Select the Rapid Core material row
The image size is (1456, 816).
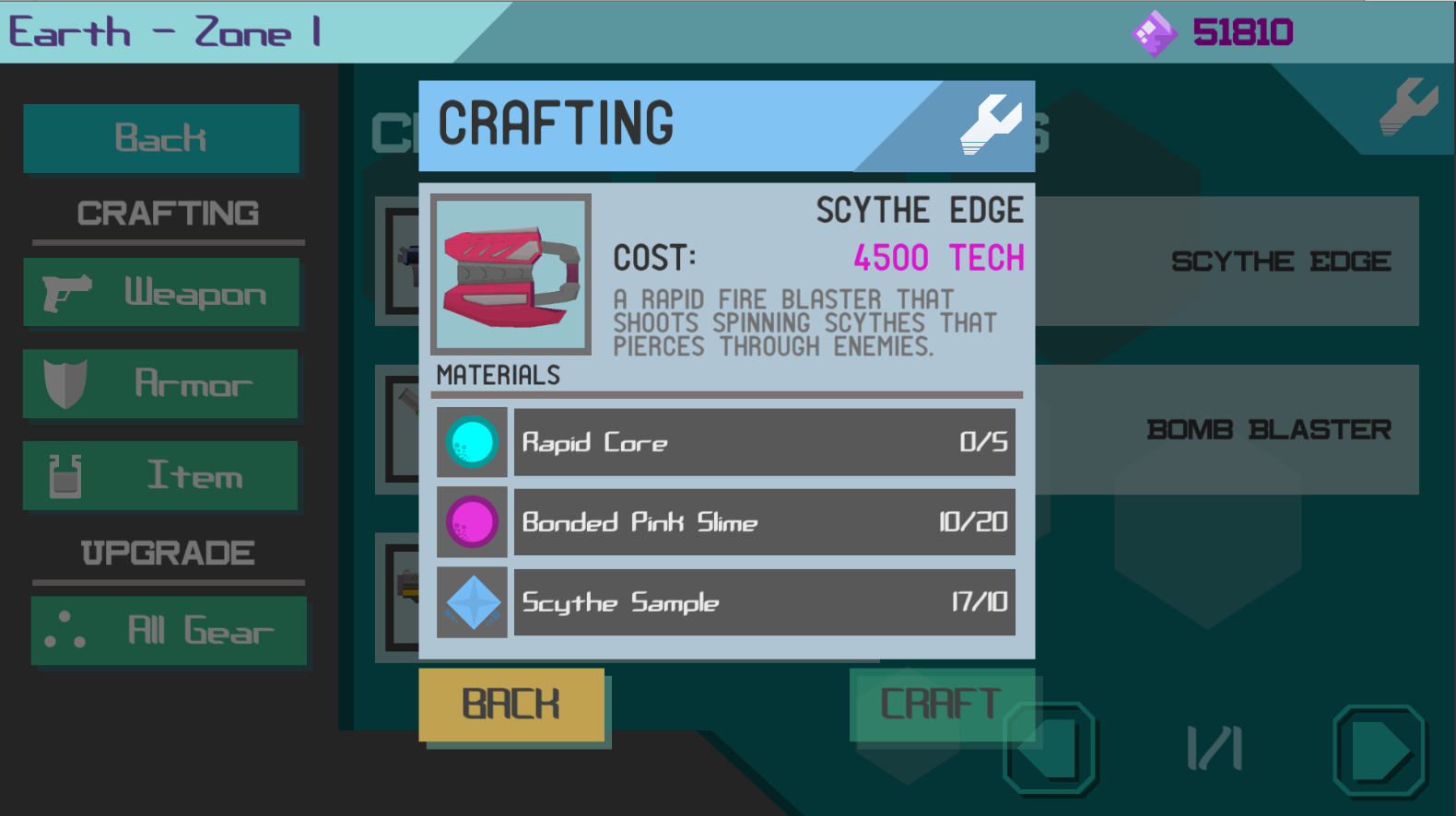click(763, 443)
